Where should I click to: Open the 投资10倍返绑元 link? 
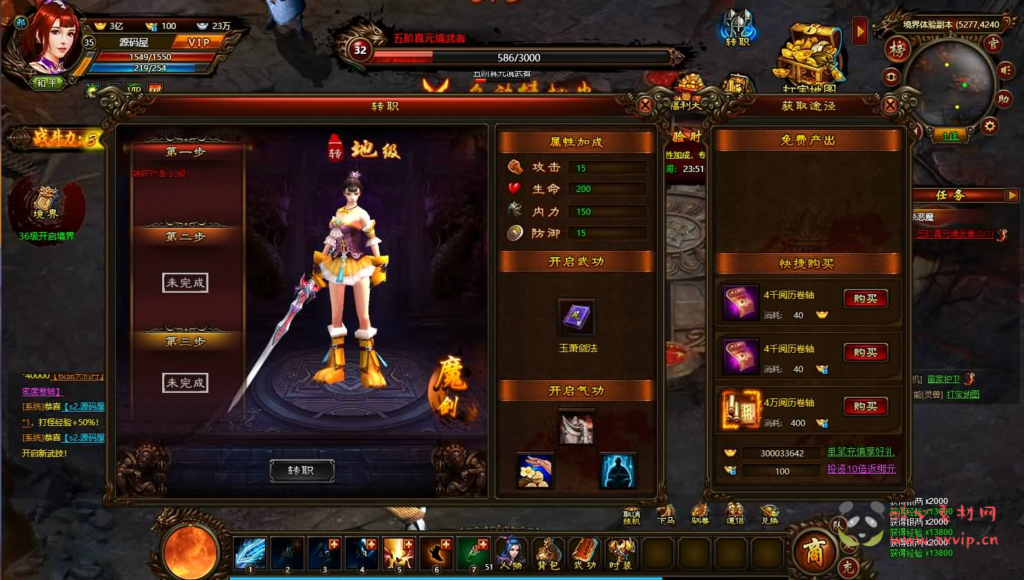(x=861, y=468)
